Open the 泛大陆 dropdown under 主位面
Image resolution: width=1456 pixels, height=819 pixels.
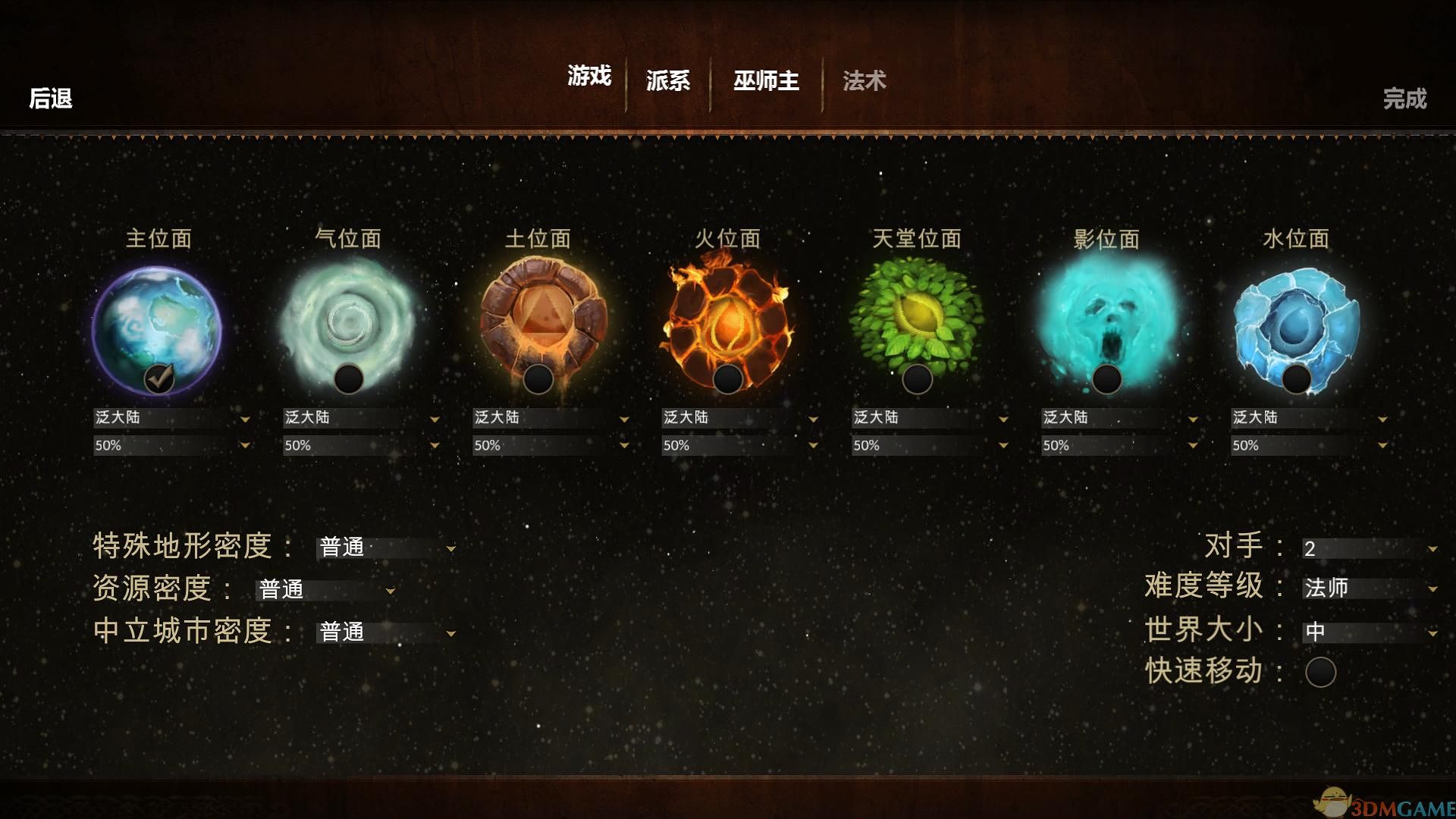click(173, 418)
